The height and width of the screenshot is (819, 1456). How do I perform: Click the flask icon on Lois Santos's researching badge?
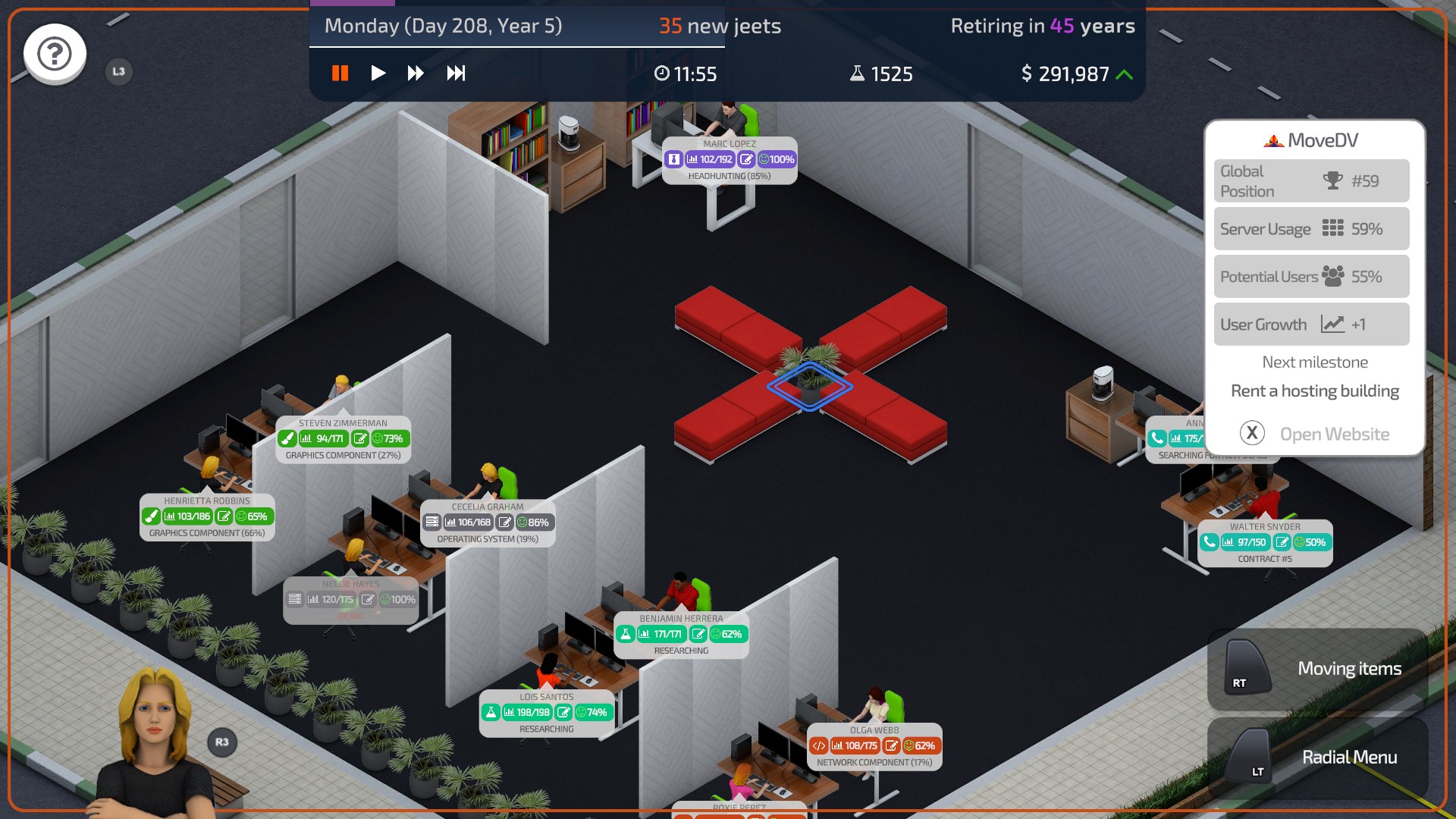point(490,712)
